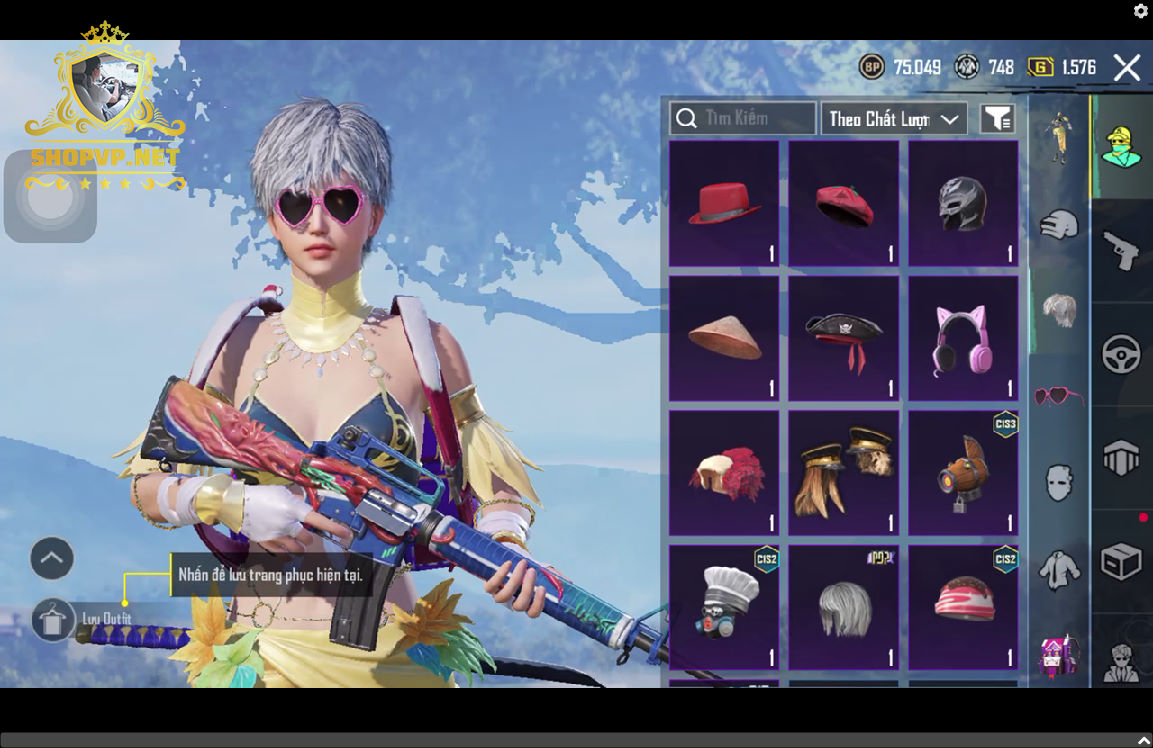Select the face mask category
This screenshot has width=1153, height=748.
tap(1058, 483)
